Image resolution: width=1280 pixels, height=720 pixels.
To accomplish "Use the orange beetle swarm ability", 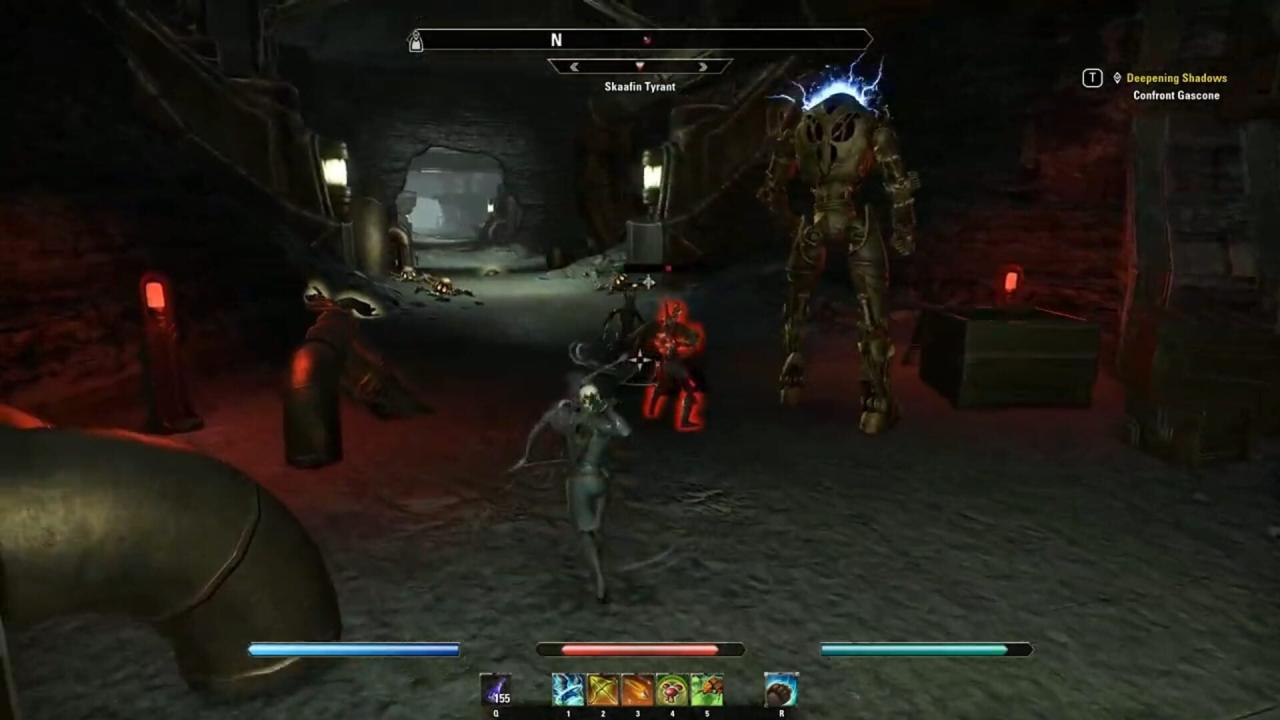I will pyautogui.click(x=706, y=690).
